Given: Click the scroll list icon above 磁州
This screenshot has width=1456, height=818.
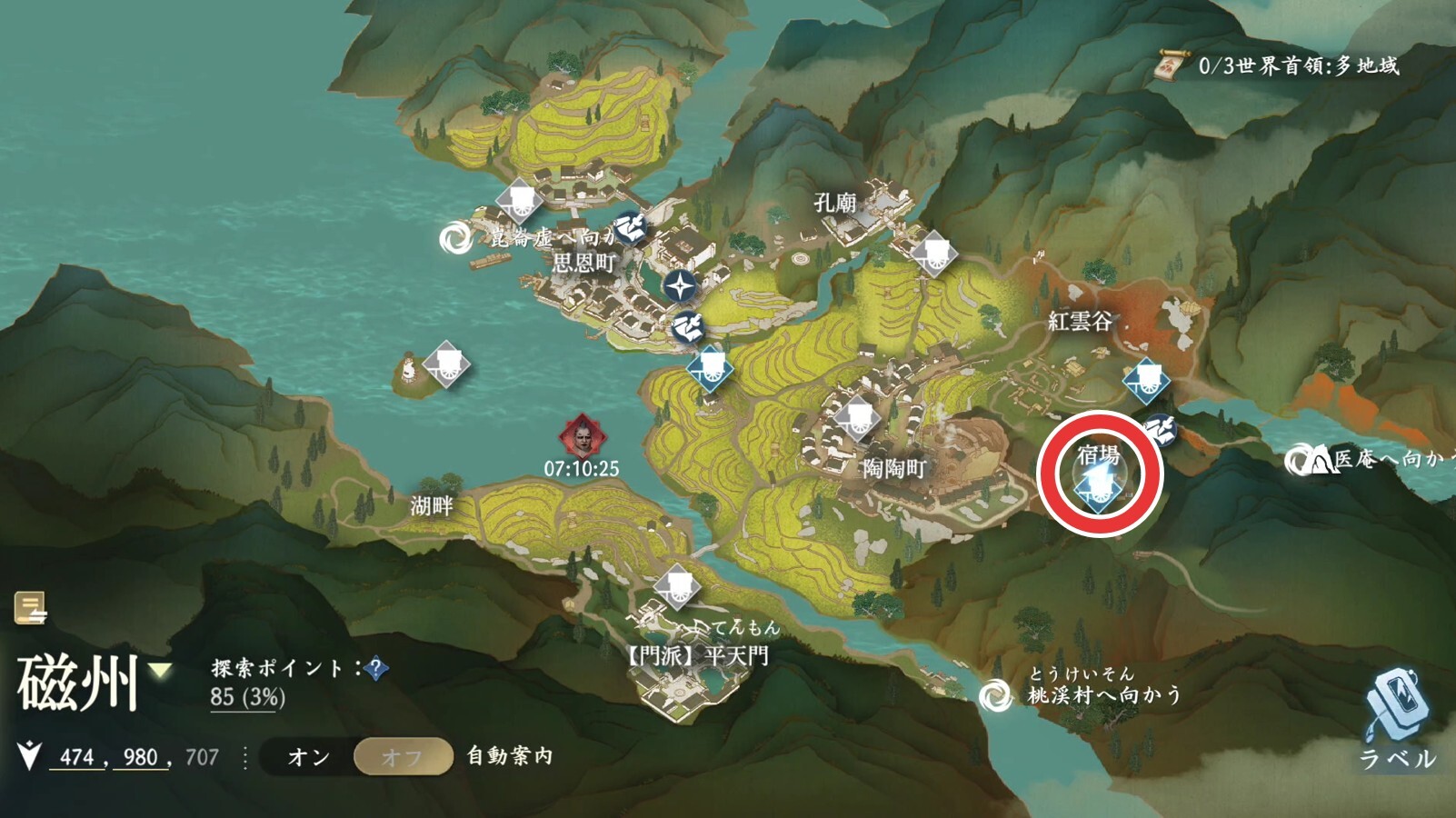Looking at the screenshot, I should (30, 607).
